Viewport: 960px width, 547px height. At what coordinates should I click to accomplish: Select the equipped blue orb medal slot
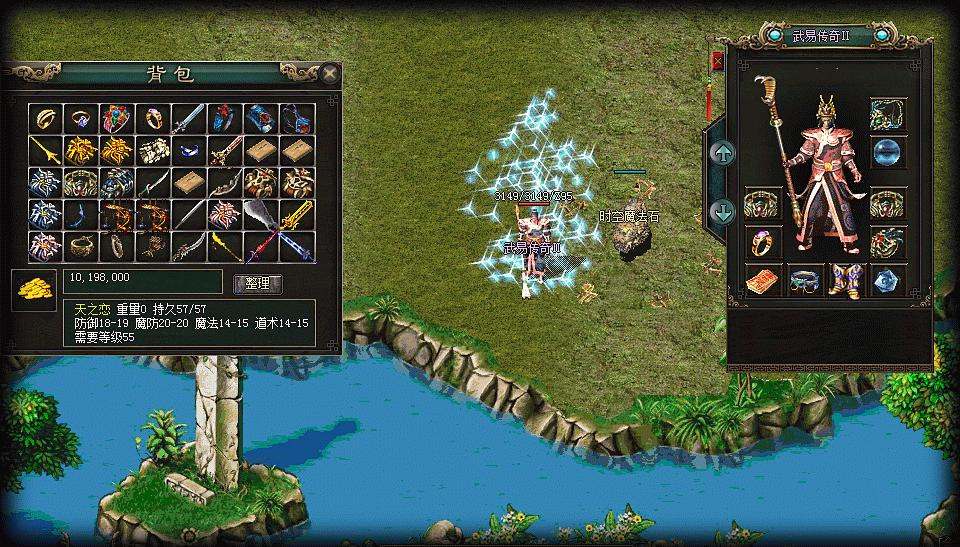tap(888, 153)
